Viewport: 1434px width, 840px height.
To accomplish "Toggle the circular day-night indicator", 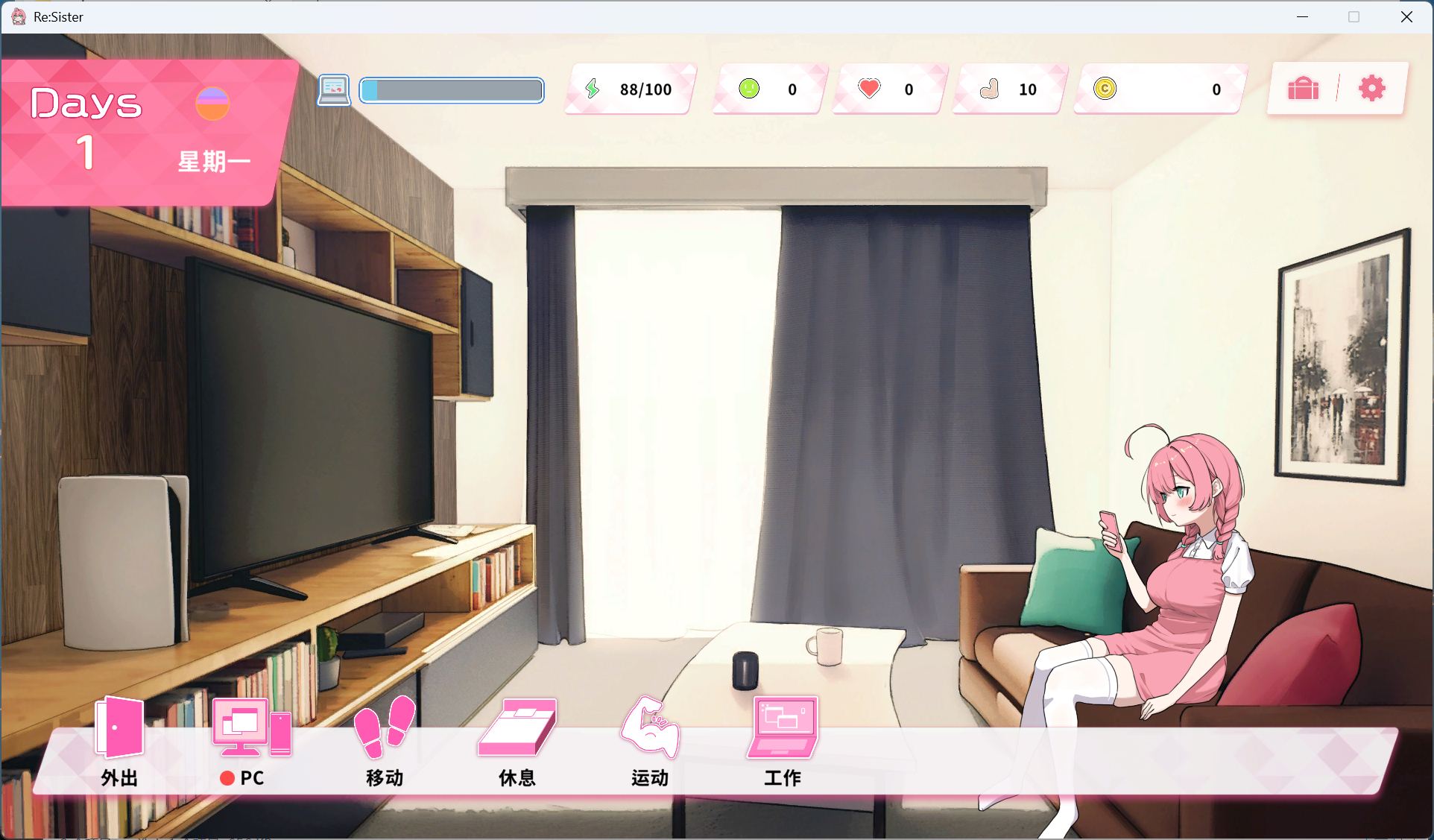I will coord(212,104).
